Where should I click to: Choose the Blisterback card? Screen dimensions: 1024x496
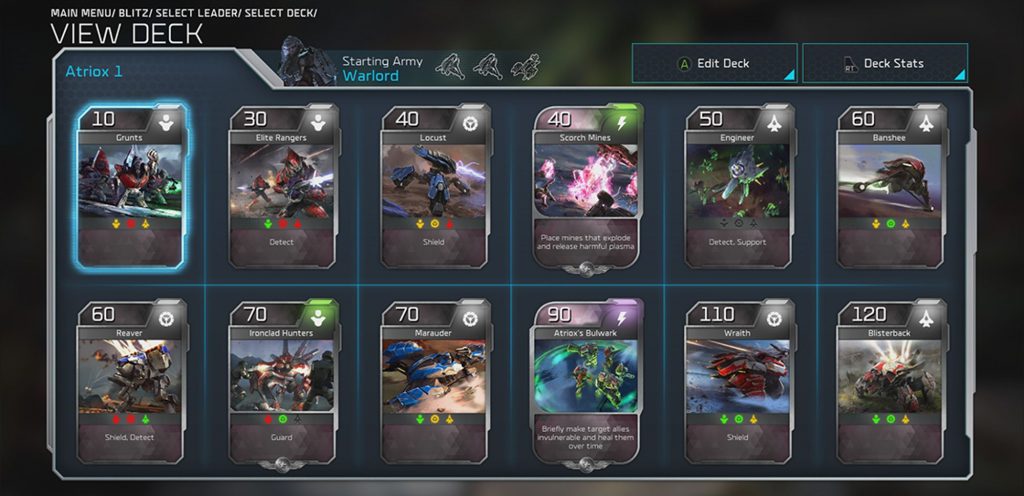(891, 380)
